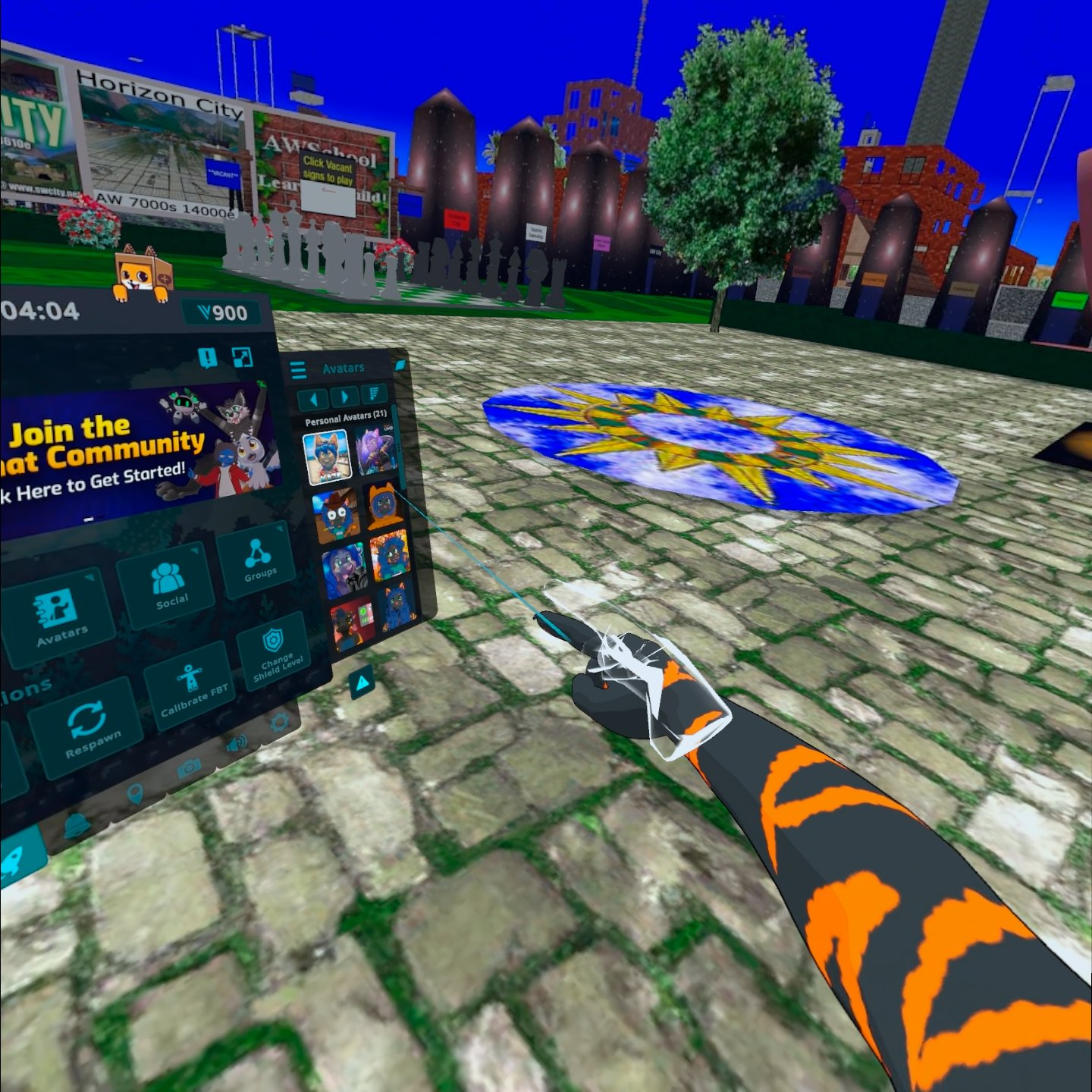Open the exclamation-mark notice icon
Viewport: 1092px width, 1092px height.
pos(207,358)
